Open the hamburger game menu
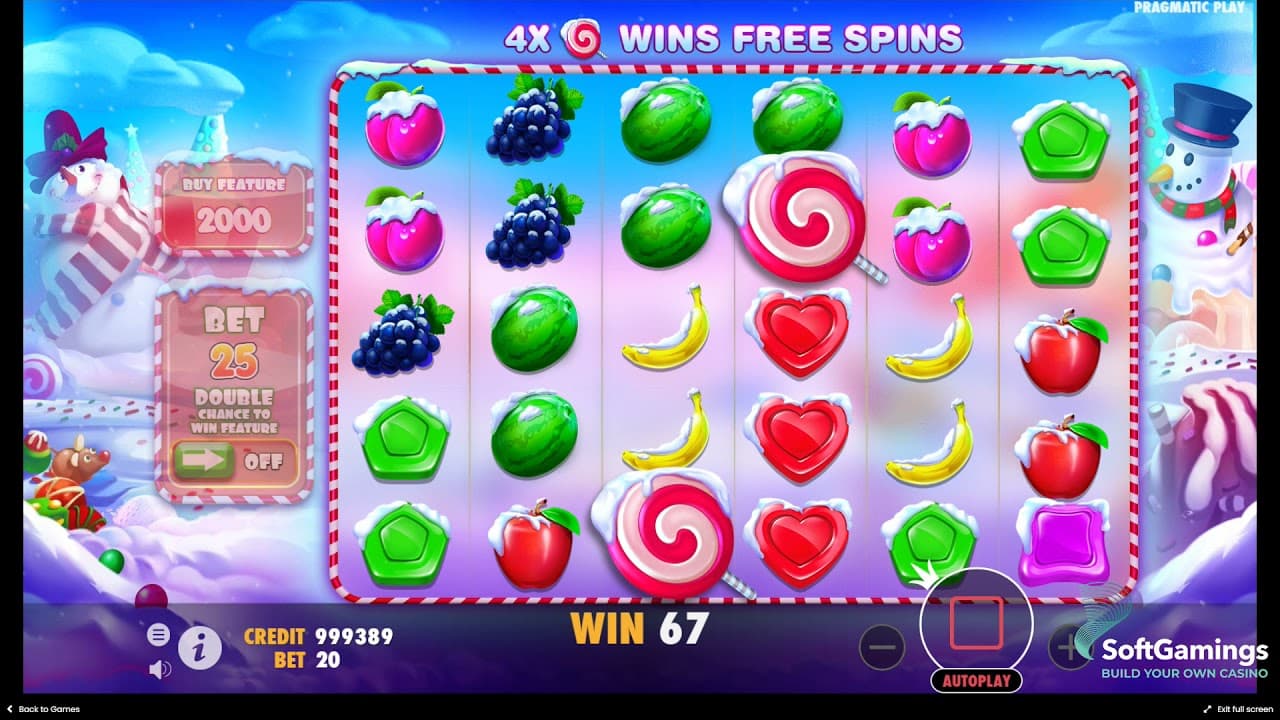1280x720 pixels. [158, 634]
